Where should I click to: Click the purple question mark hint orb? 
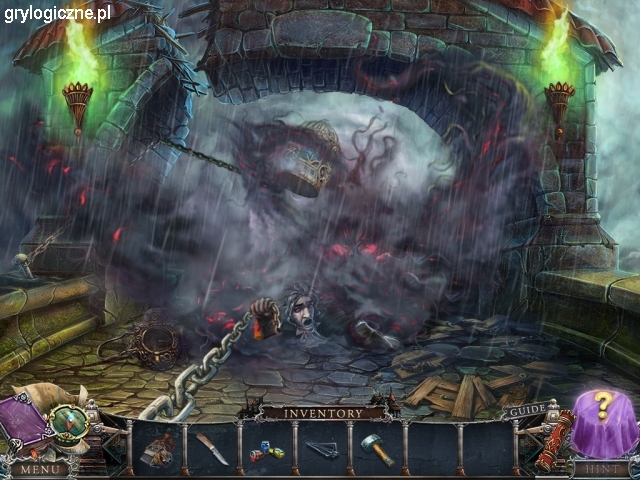(x=602, y=415)
